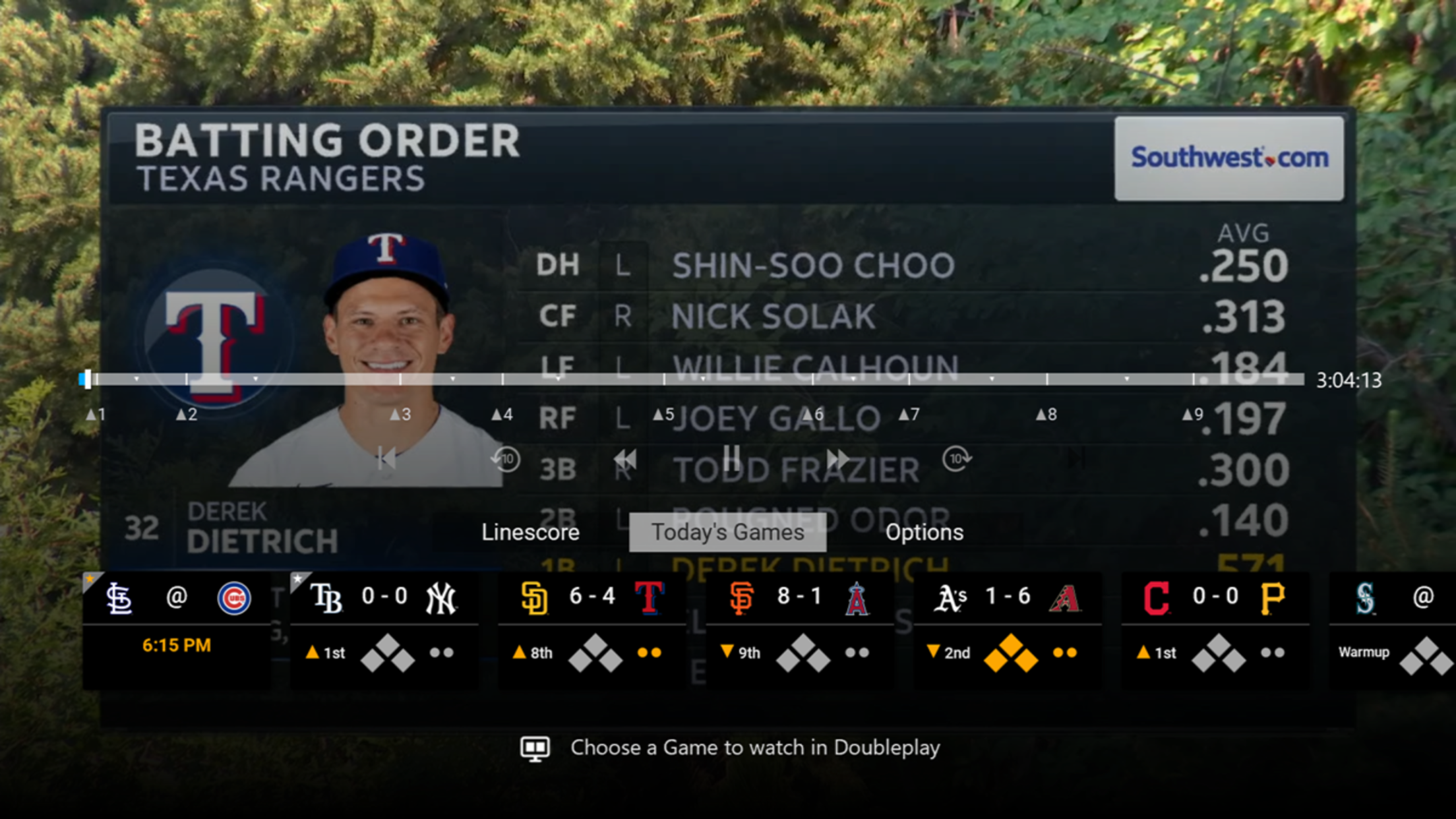Open the Options tab

[924, 532]
